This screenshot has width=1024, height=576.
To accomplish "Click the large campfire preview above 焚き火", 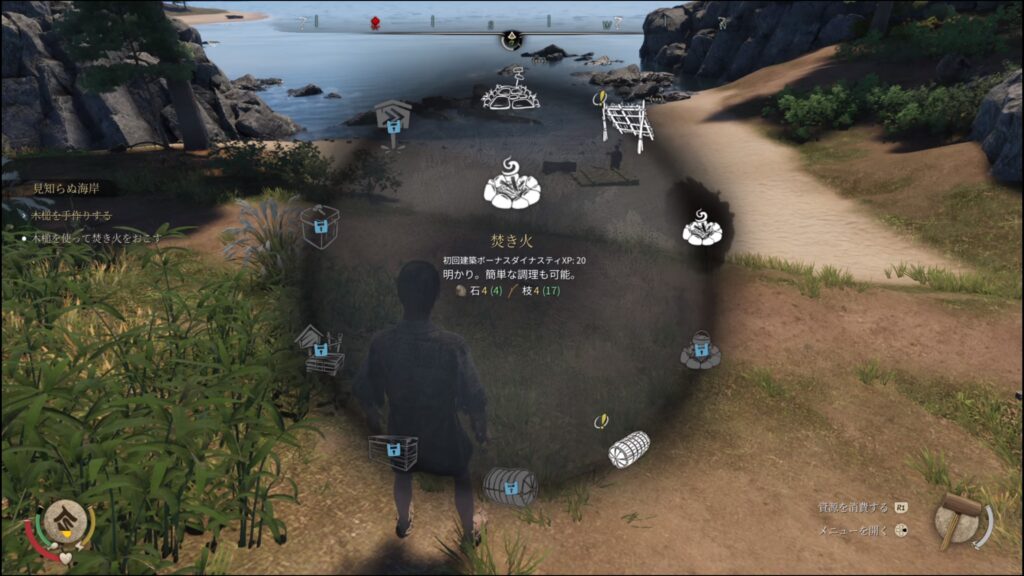I will [x=512, y=184].
